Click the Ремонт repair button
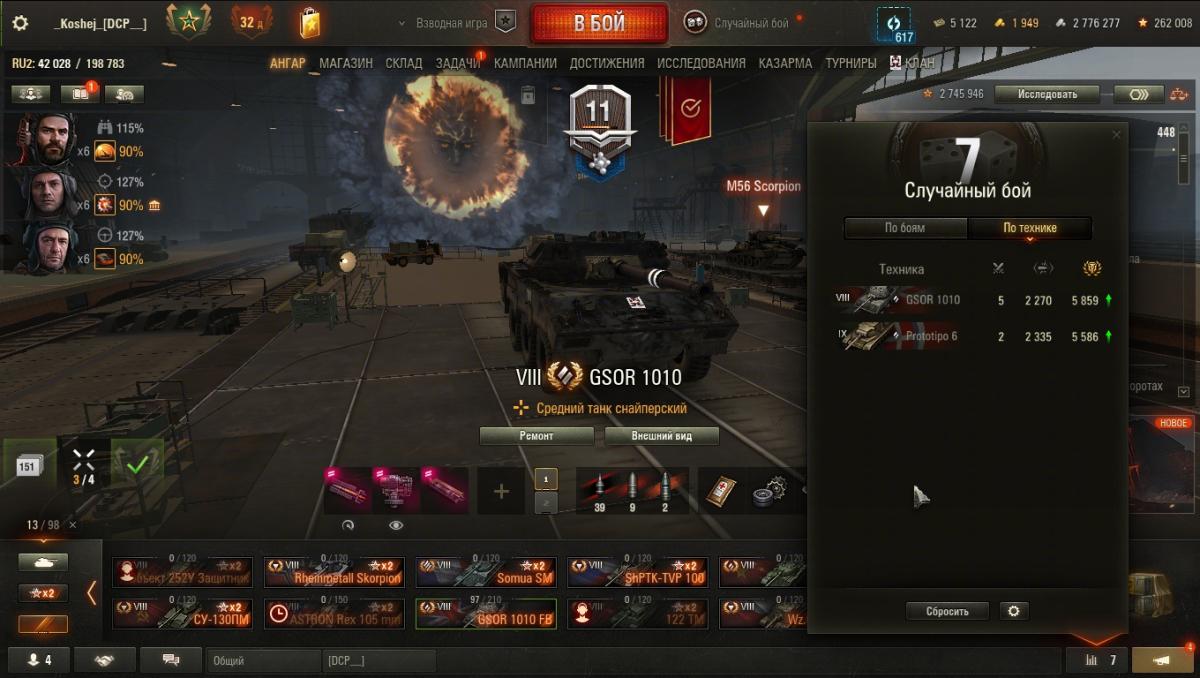The height and width of the screenshot is (678, 1200). click(539, 436)
